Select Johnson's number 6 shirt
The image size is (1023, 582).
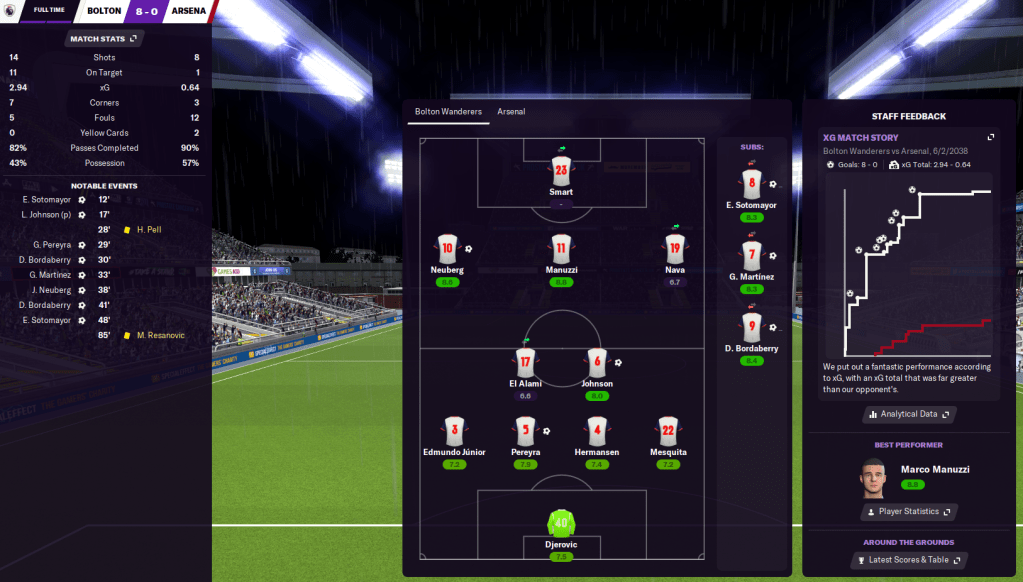coord(597,362)
